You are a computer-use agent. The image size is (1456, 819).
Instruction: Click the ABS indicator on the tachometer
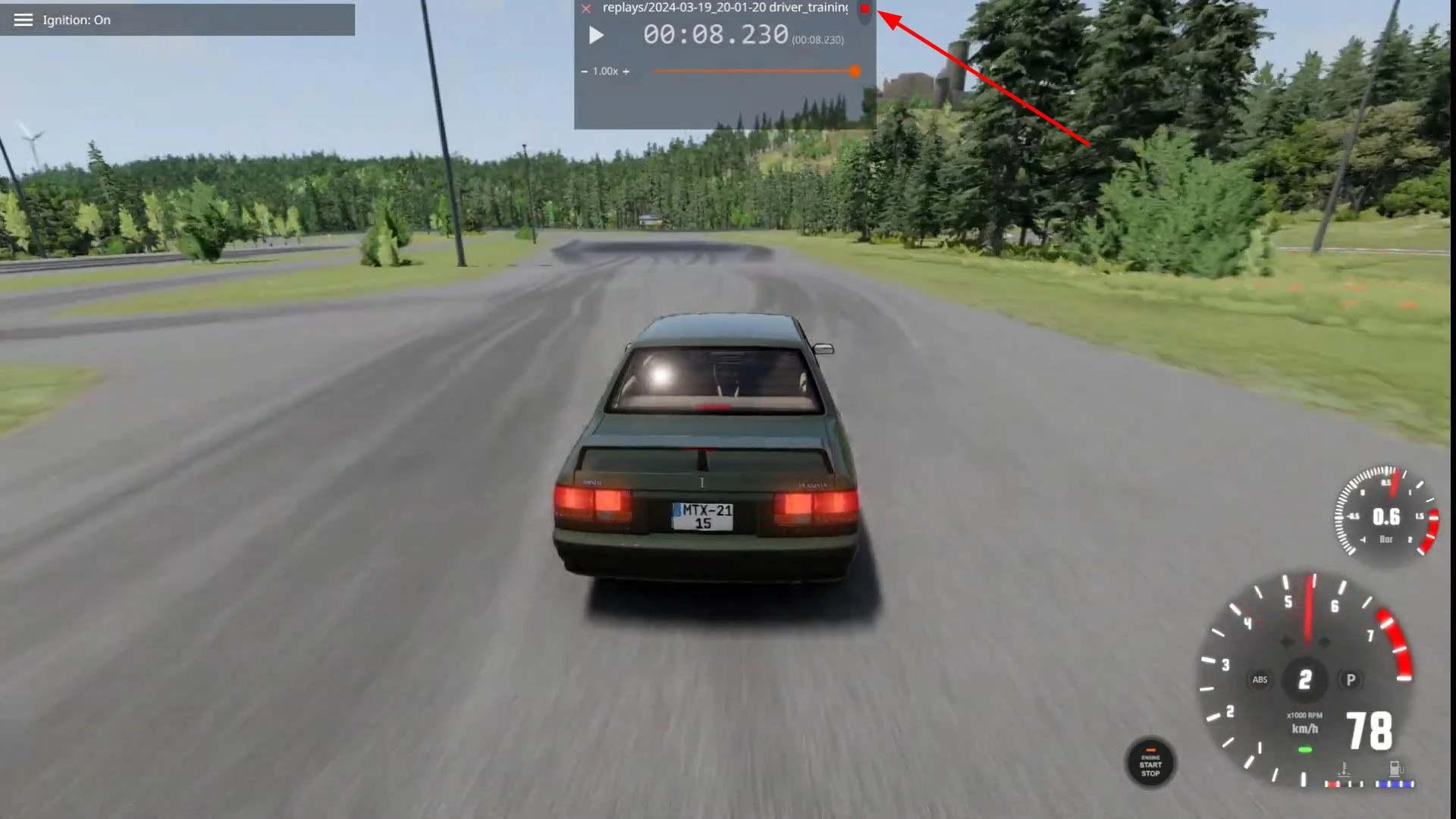point(1260,680)
